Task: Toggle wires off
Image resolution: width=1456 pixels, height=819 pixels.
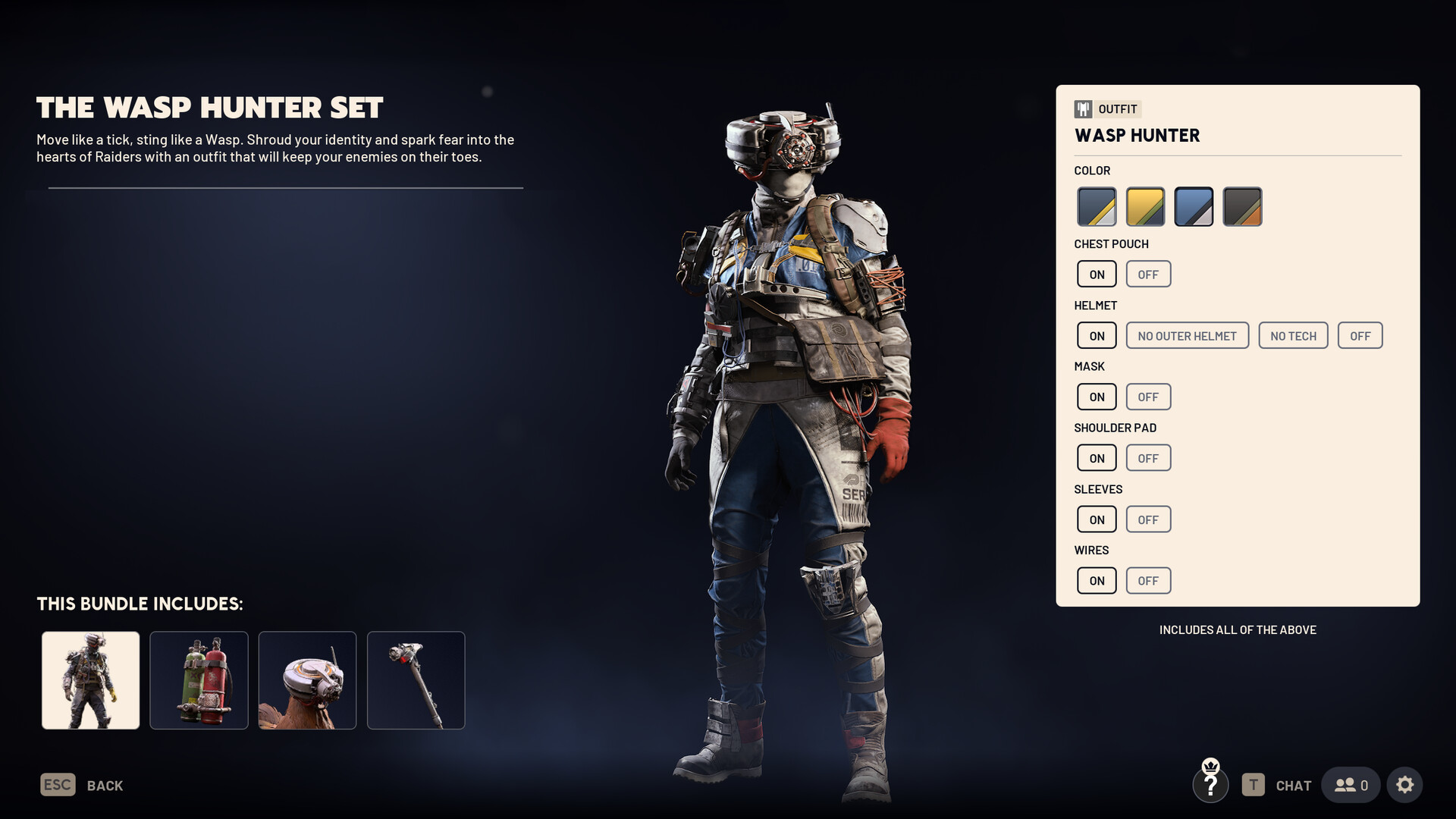Action: click(x=1148, y=581)
